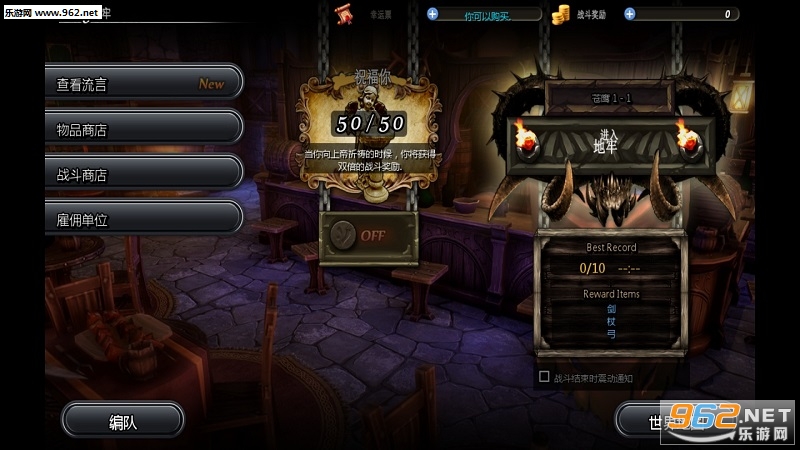Add battle reward coins with plus button
The height and width of the screenshot is (450, 800).
[x=629, y=14]
